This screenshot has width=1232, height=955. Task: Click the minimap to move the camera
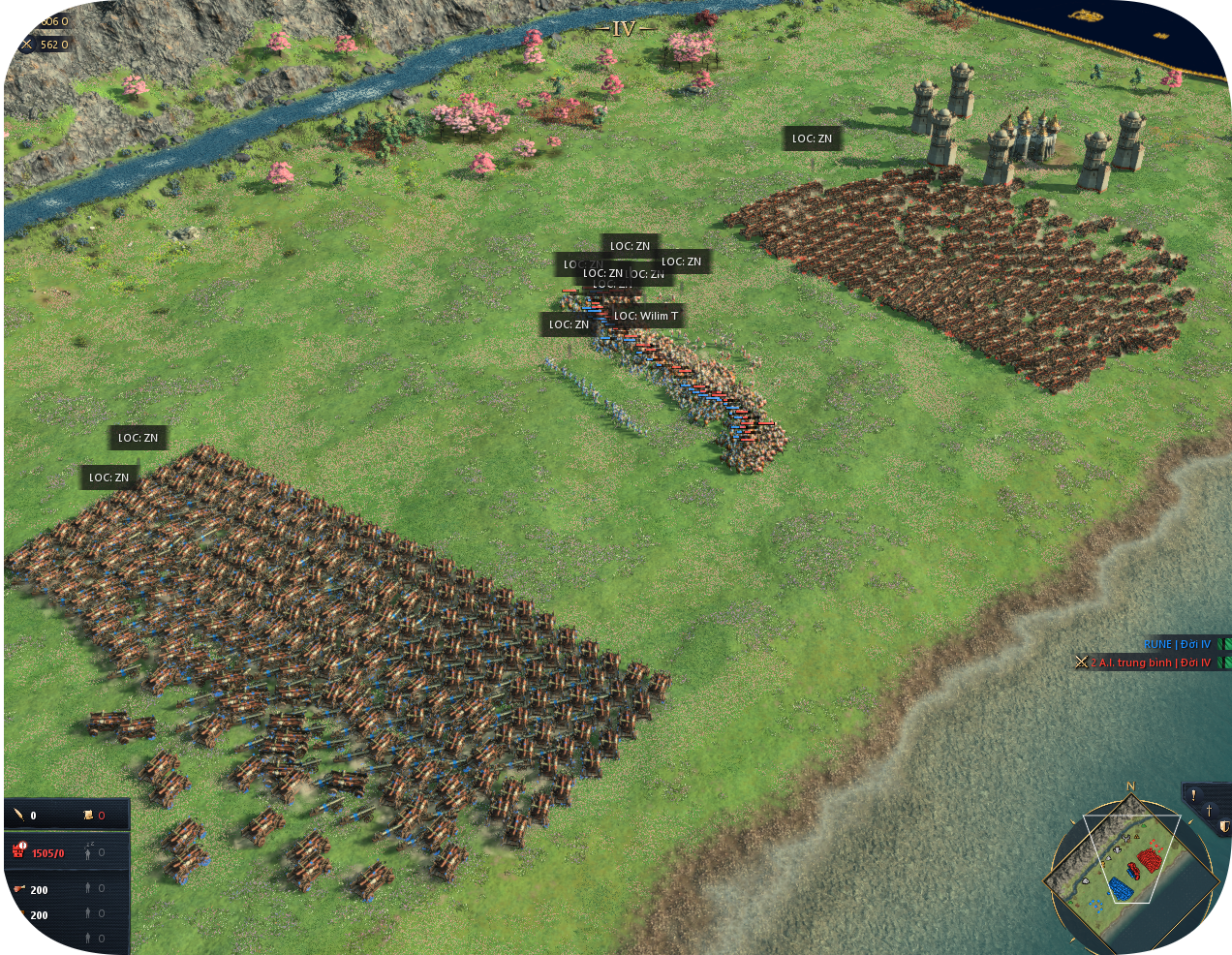(1128, 864)
